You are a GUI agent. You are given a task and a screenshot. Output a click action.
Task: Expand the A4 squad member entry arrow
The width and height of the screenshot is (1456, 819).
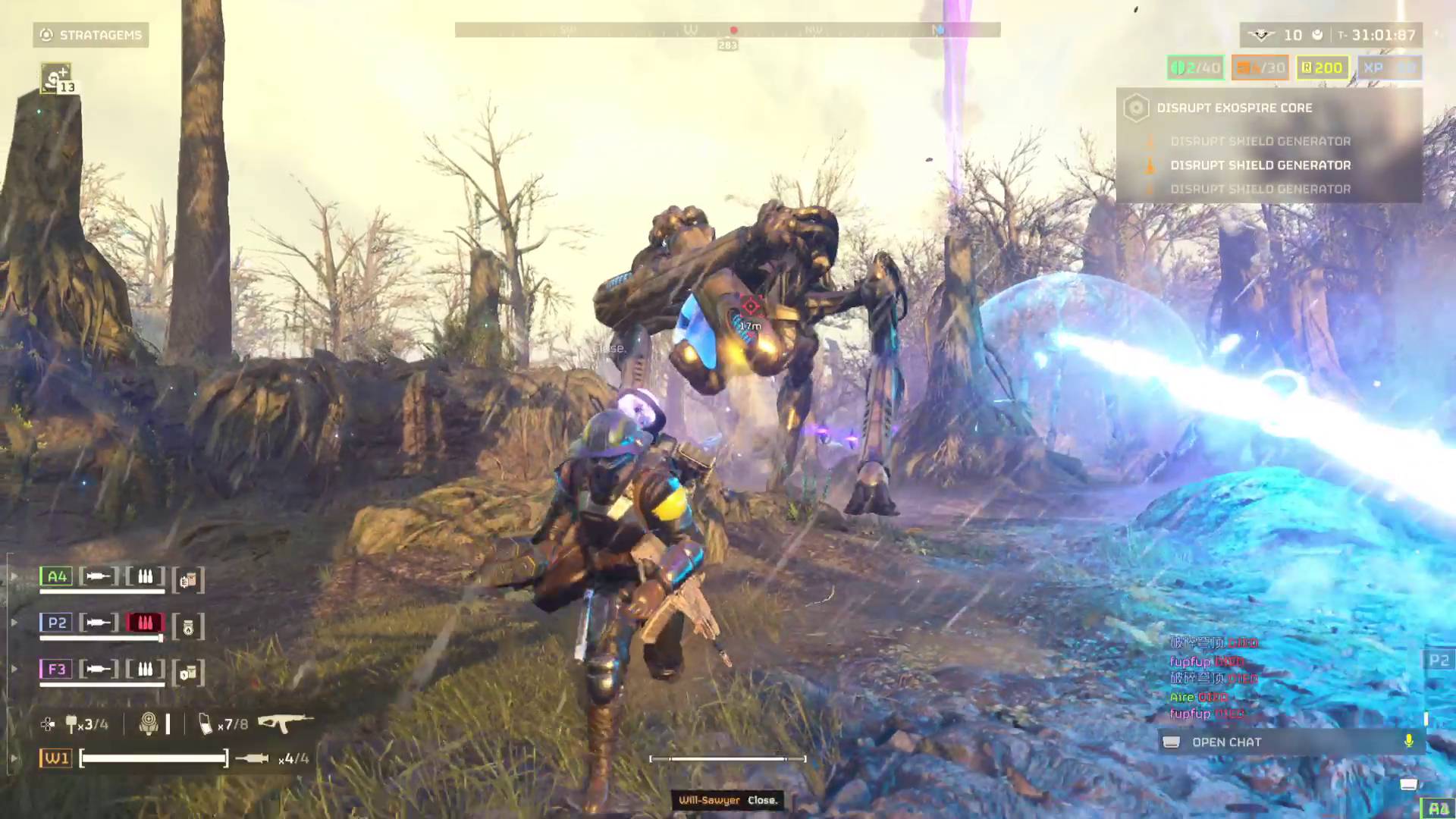tap(14, 575)
